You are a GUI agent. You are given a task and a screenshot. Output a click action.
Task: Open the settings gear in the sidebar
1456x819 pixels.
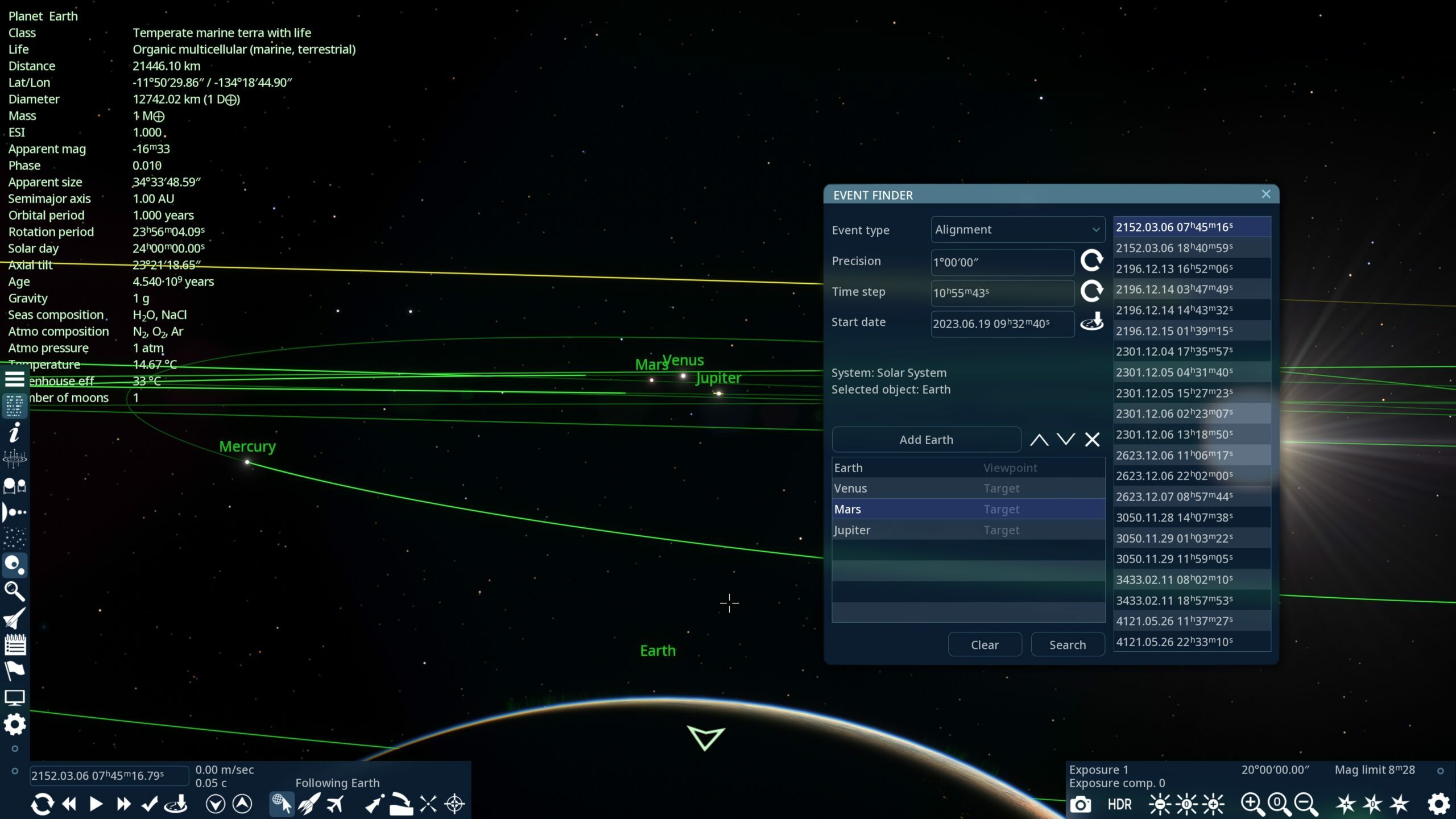tap(15, 725)
